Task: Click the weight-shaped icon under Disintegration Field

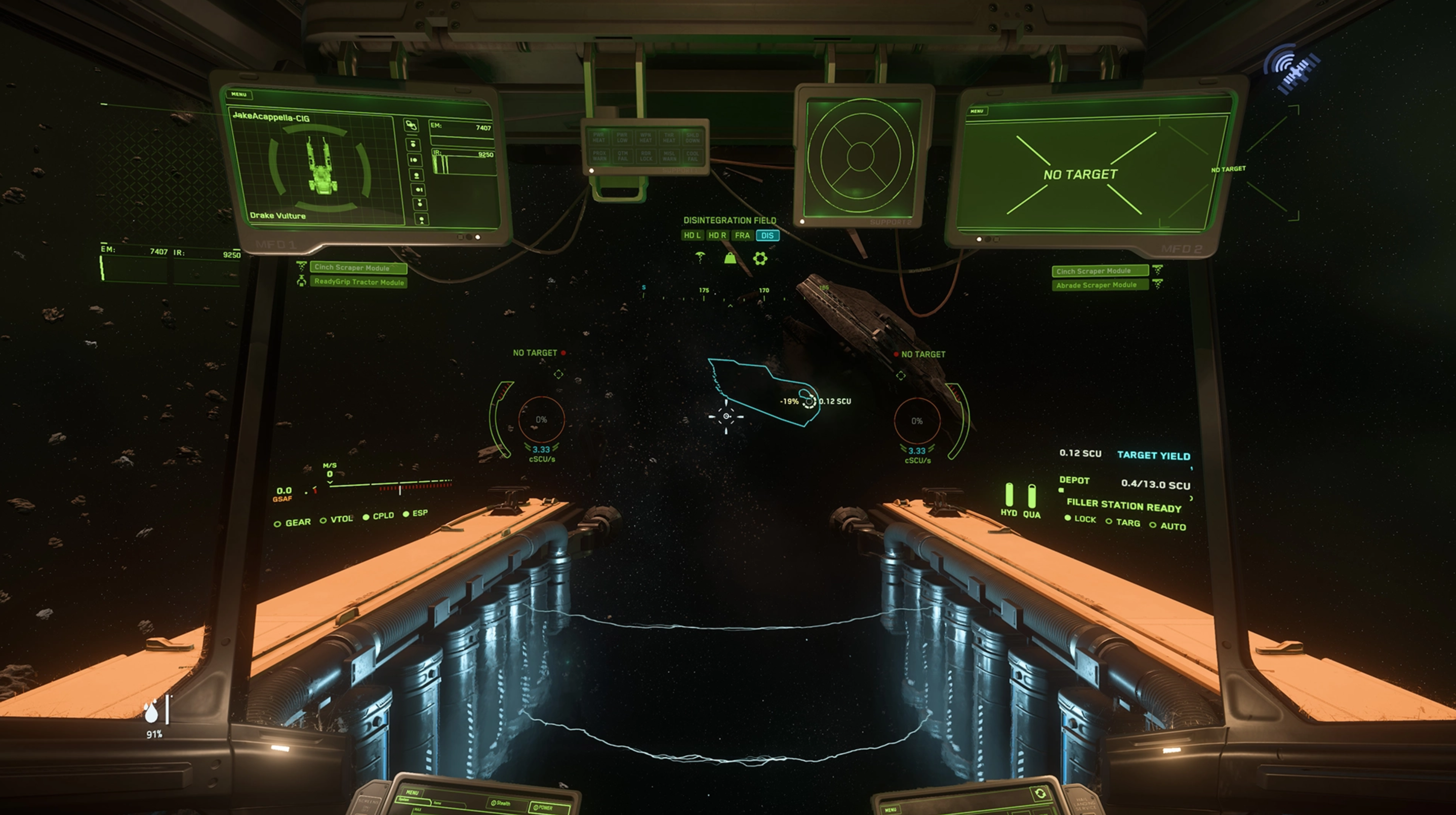Action: click(730, 258)
